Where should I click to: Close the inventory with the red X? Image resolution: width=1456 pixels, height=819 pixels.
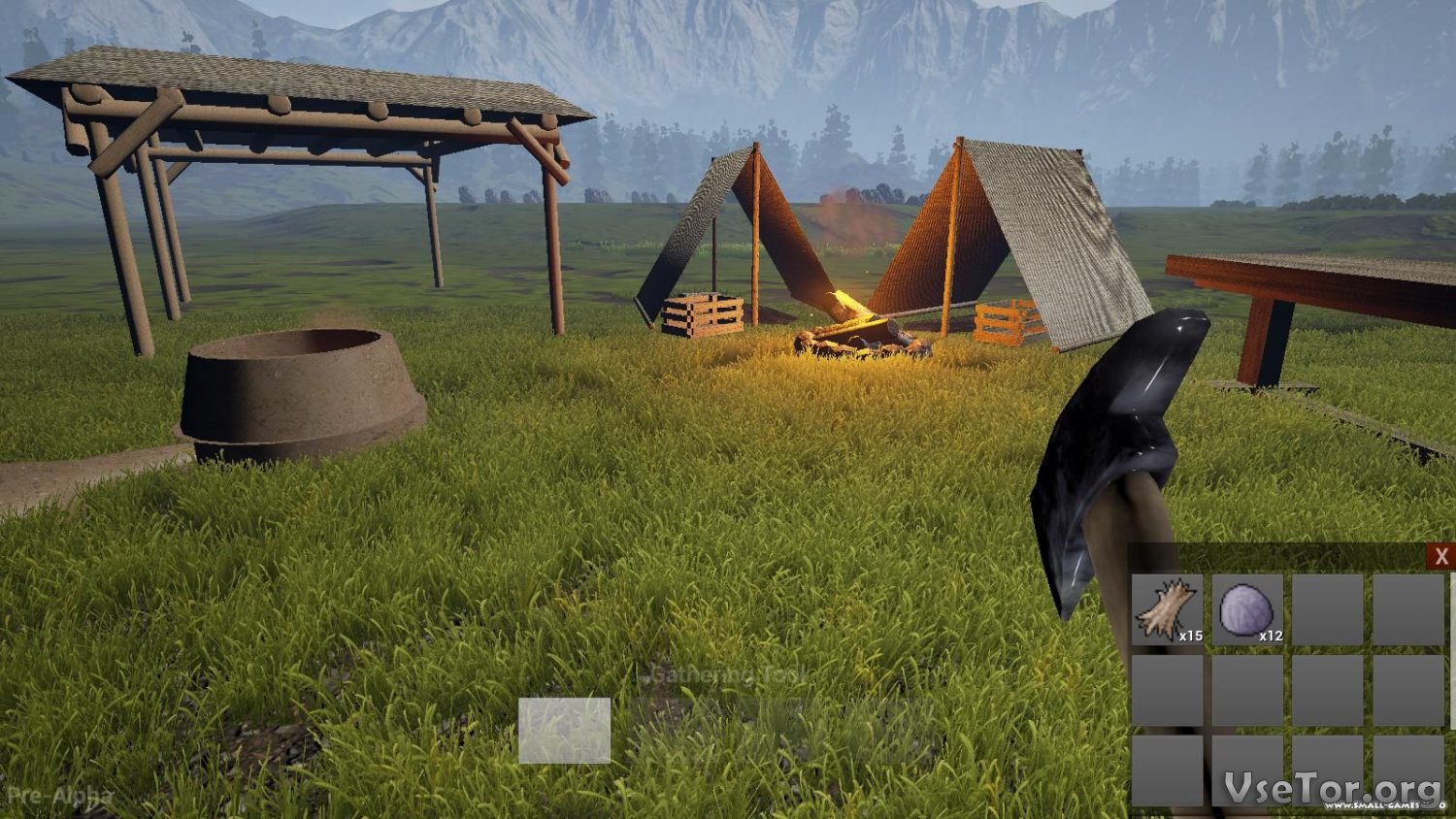[1440, 556]
